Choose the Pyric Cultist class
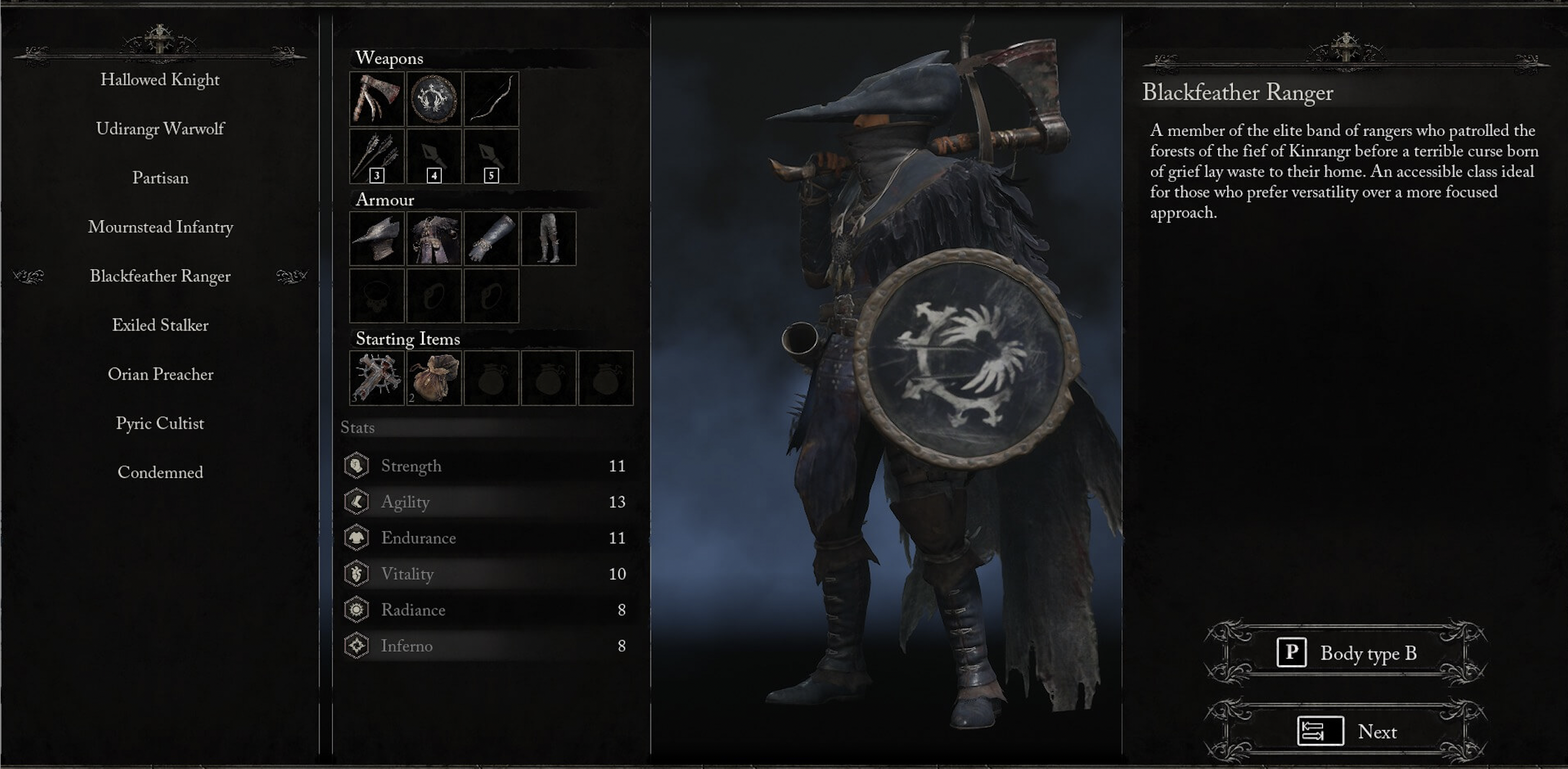Viewport: 1568px width, 769px height. coord(161,423)
